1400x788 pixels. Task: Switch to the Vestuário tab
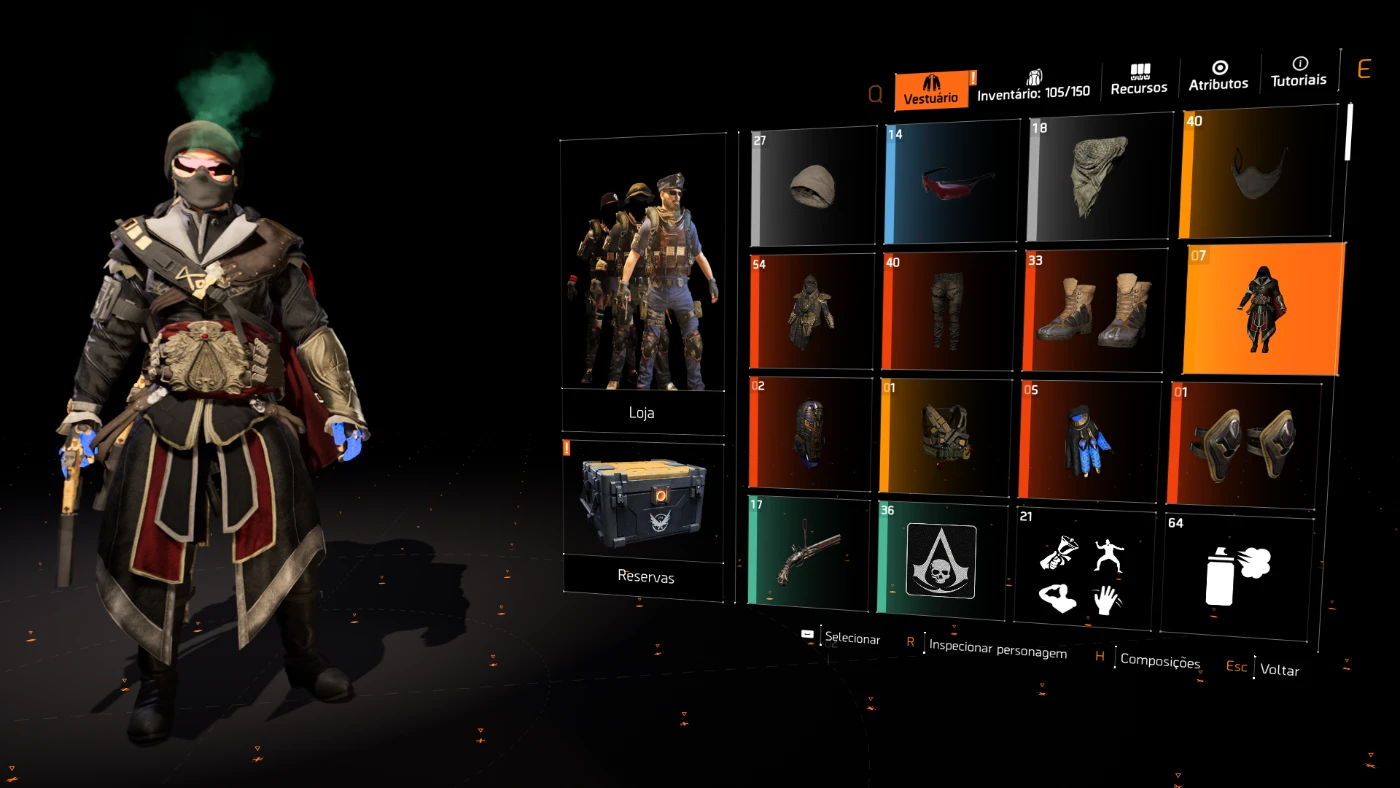[x=931, y=90]
